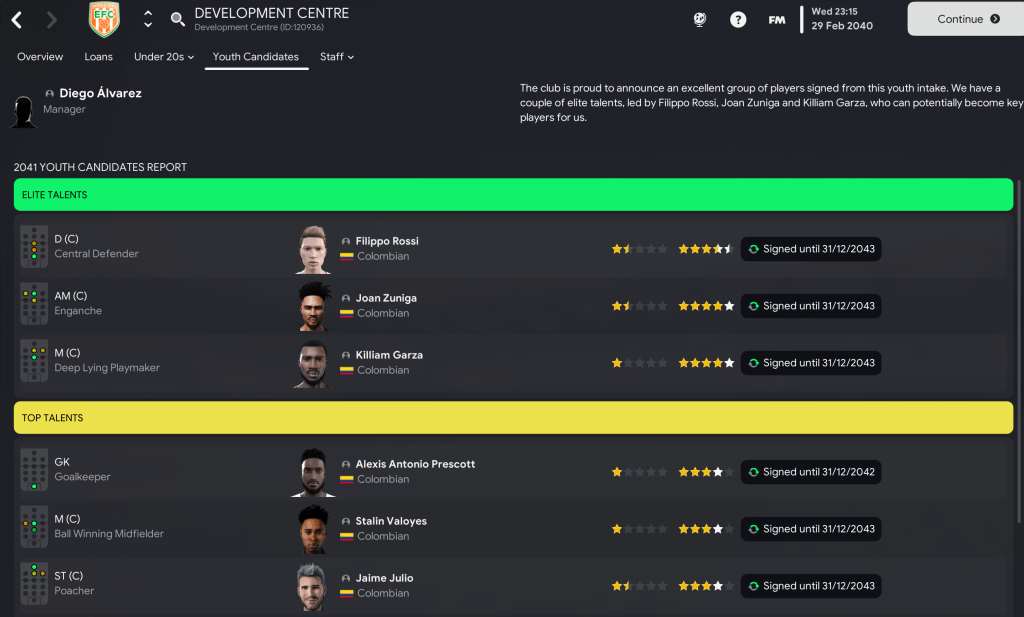The height and width of the screenshot is (617, 1024).
Task: Continue to the next day
Action: click(964, 19)
